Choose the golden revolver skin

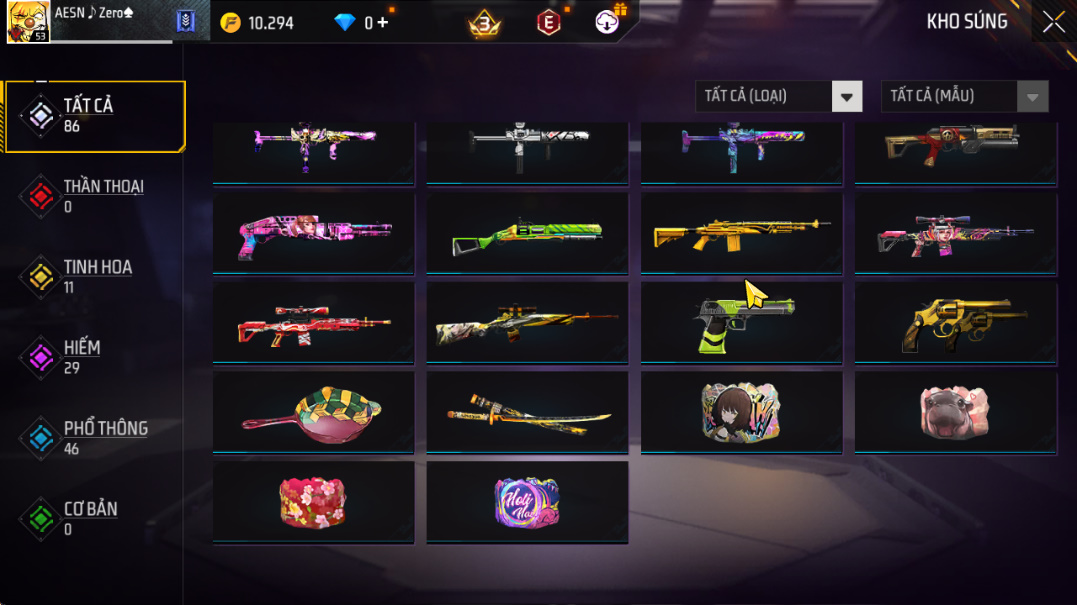pos(955,323)
